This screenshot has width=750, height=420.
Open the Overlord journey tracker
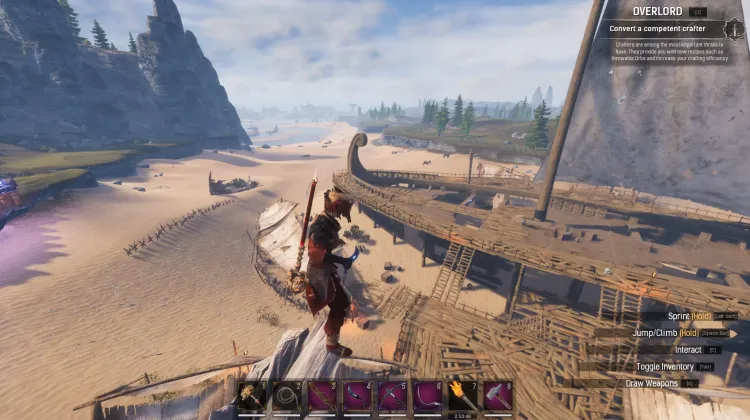point(658,12)
